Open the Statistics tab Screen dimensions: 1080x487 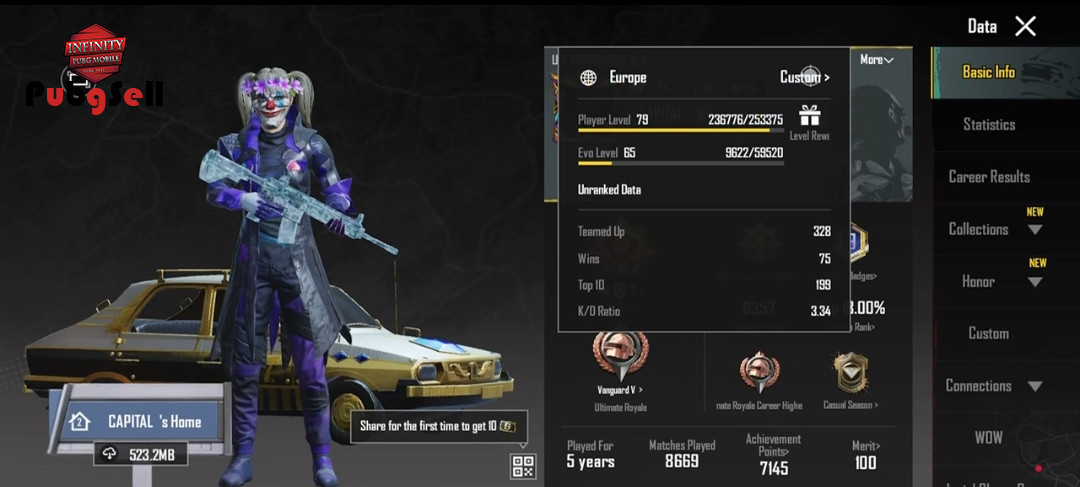[988, 124]
